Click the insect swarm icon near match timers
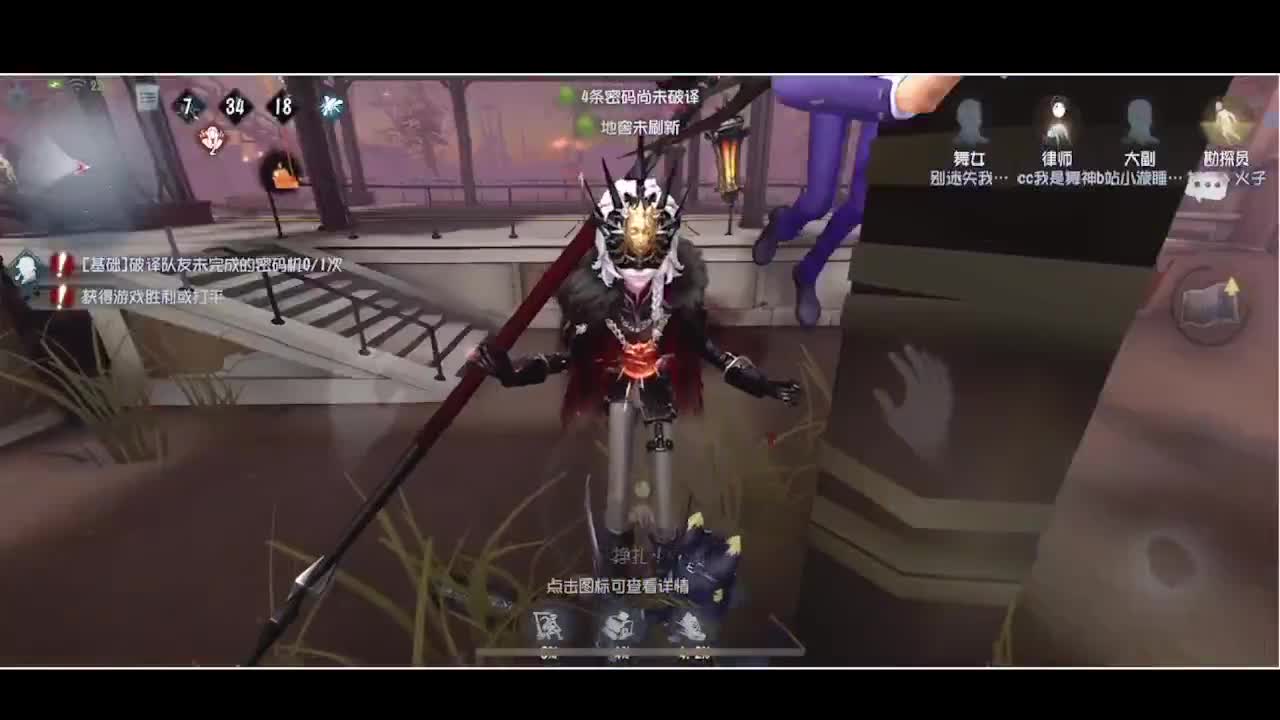This screenshot has width=1280, height=720. (330, 108)
